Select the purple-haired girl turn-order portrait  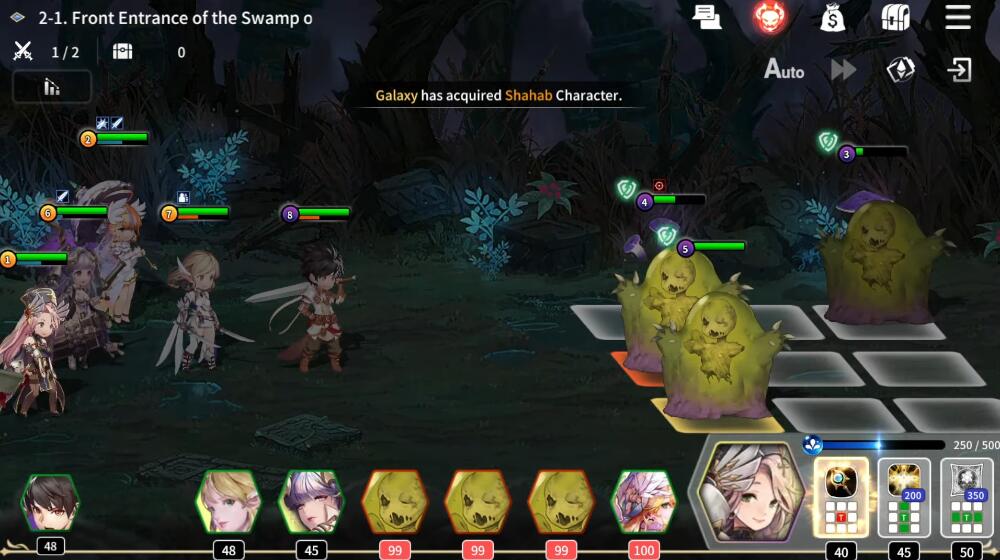click(x=310, y=501)
